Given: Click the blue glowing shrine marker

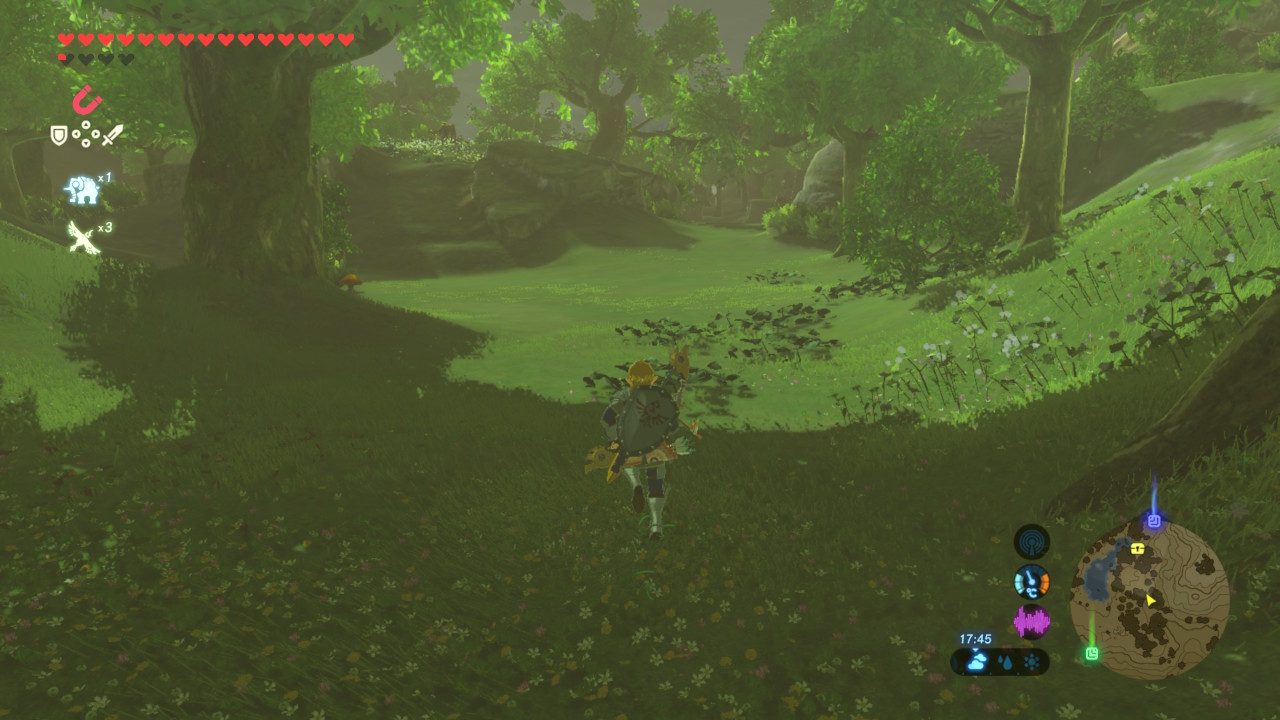Looking at the screenshot, I should [1154, 521].
